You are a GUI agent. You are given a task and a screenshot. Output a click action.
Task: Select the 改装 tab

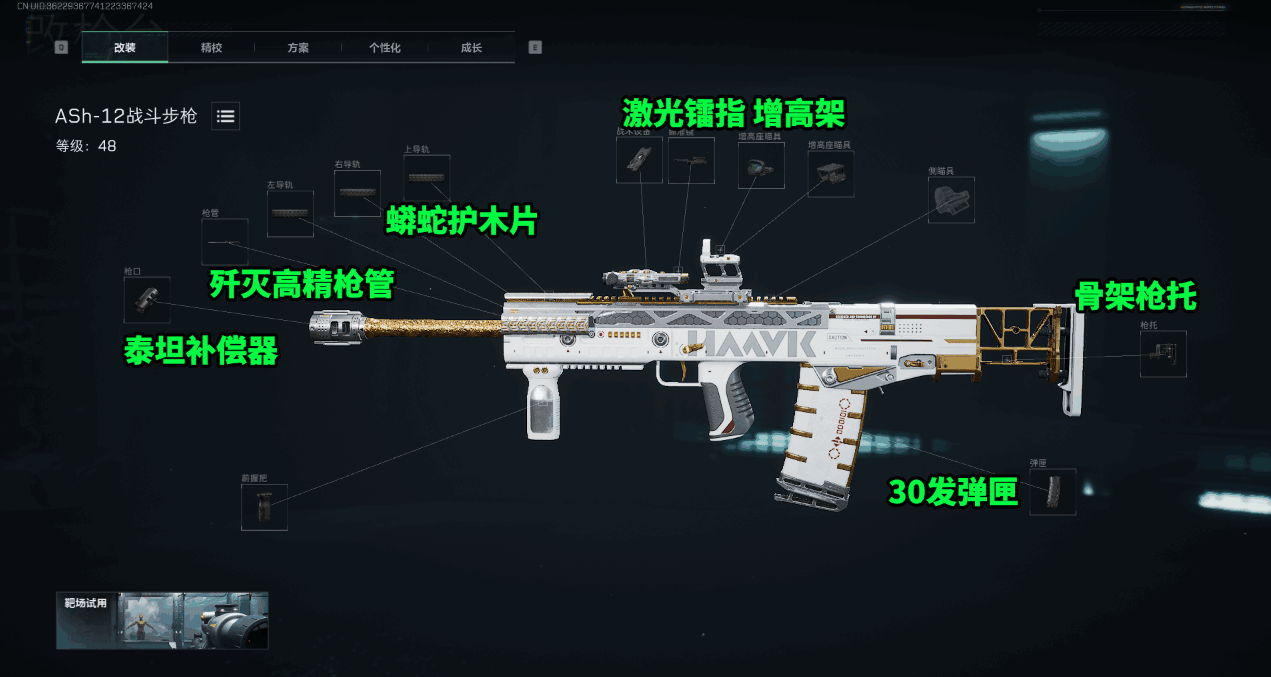(125, 47)
